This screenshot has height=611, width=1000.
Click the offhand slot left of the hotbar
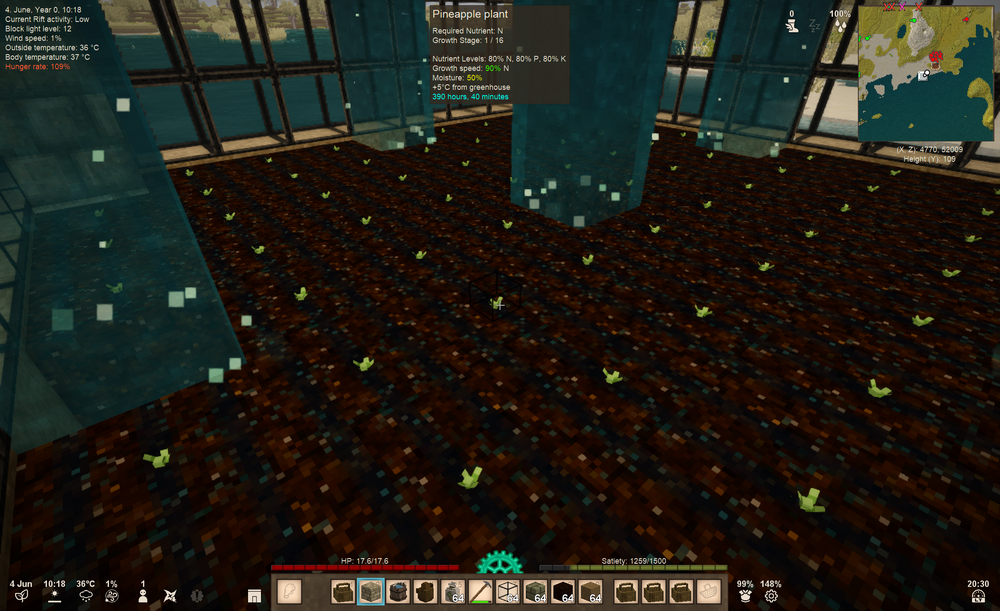tap(289, 591)
